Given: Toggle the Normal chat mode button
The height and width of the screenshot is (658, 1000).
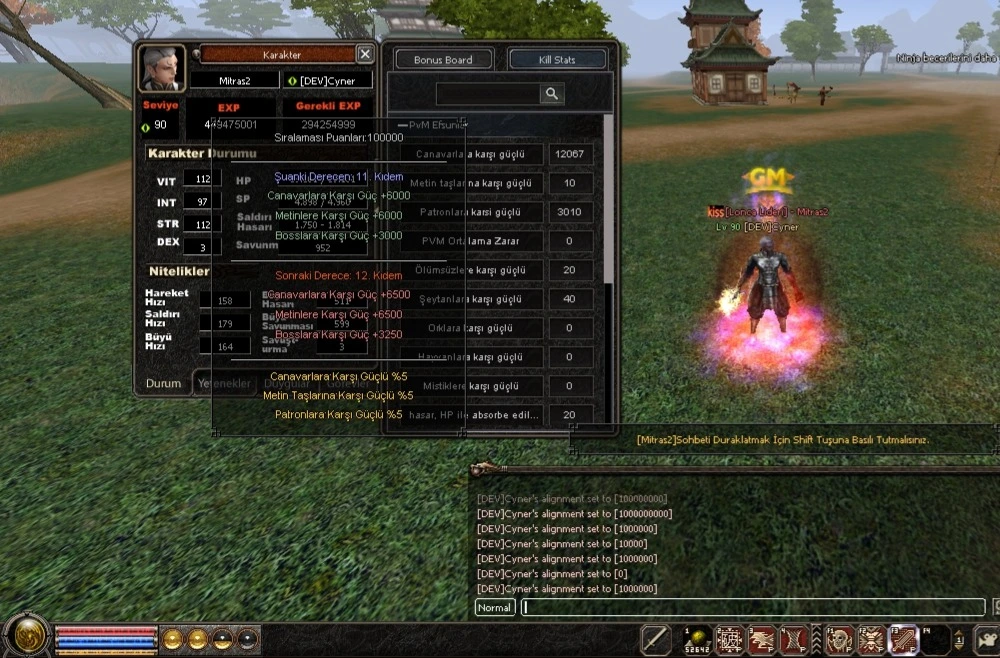Looking at the screenshot, I should (495, 607).
